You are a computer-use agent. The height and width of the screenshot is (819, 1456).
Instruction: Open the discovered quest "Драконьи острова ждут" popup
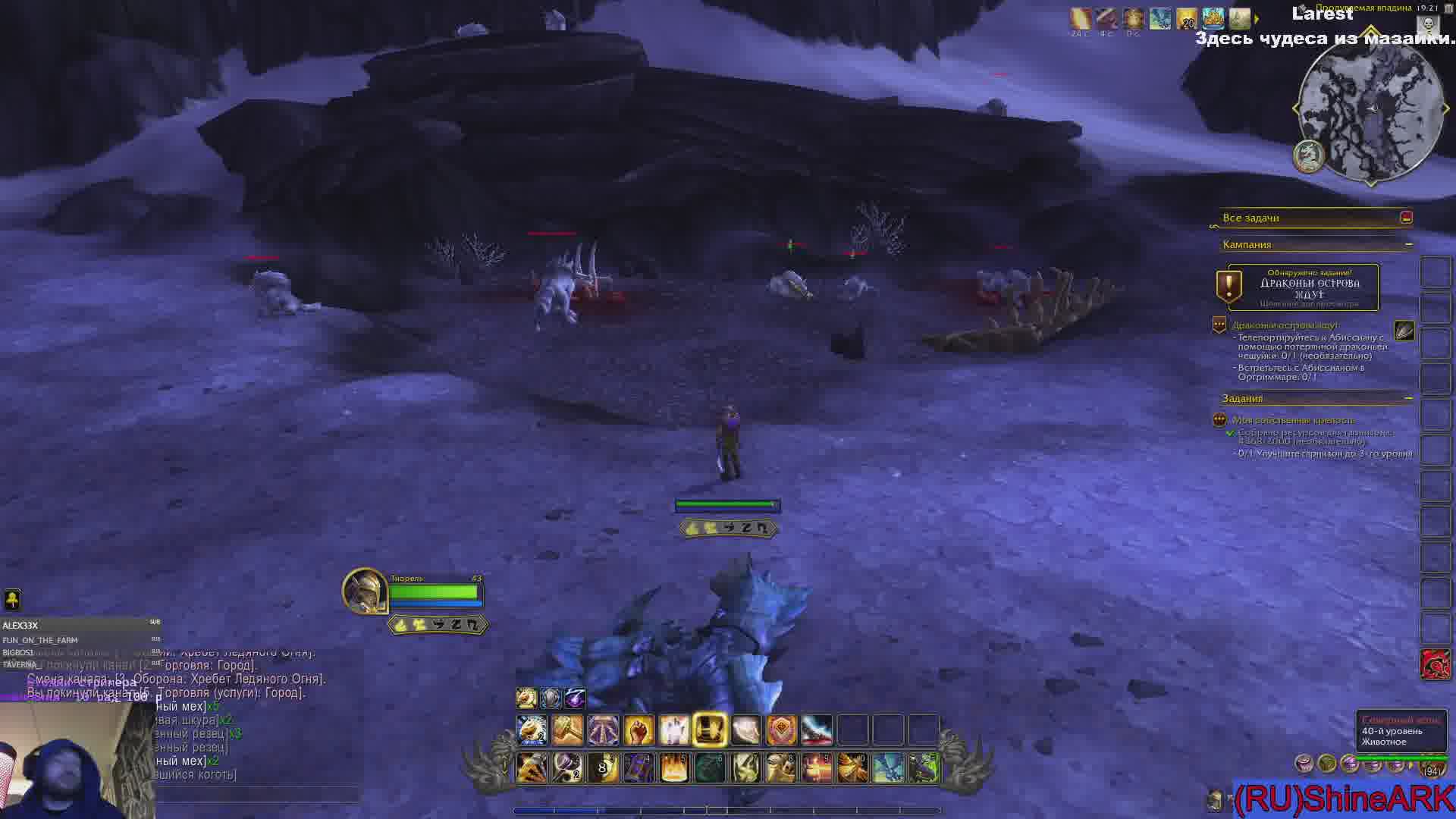[1303, 287]
